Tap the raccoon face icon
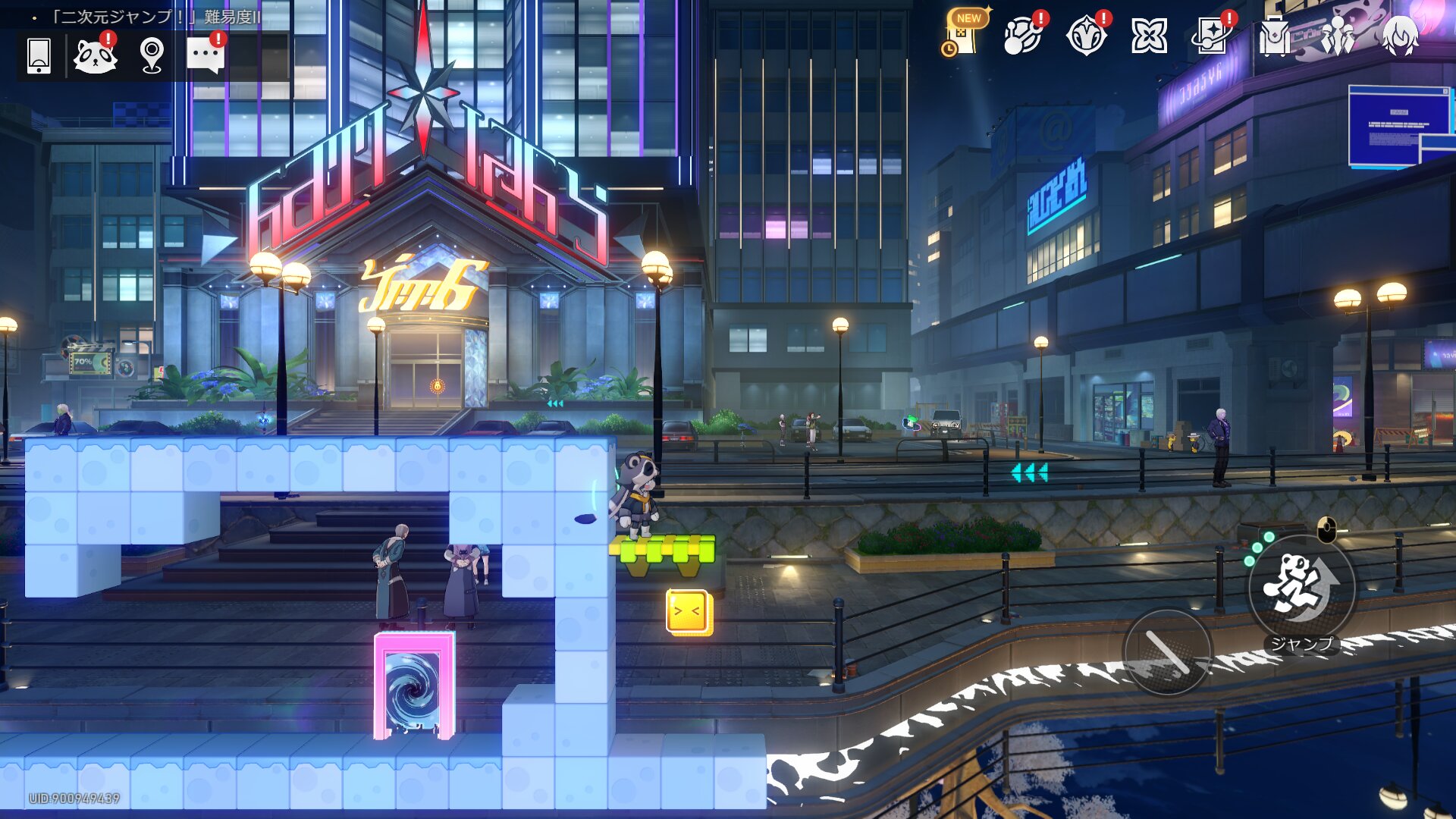The image size is (1456, 819). click(95, 56)
